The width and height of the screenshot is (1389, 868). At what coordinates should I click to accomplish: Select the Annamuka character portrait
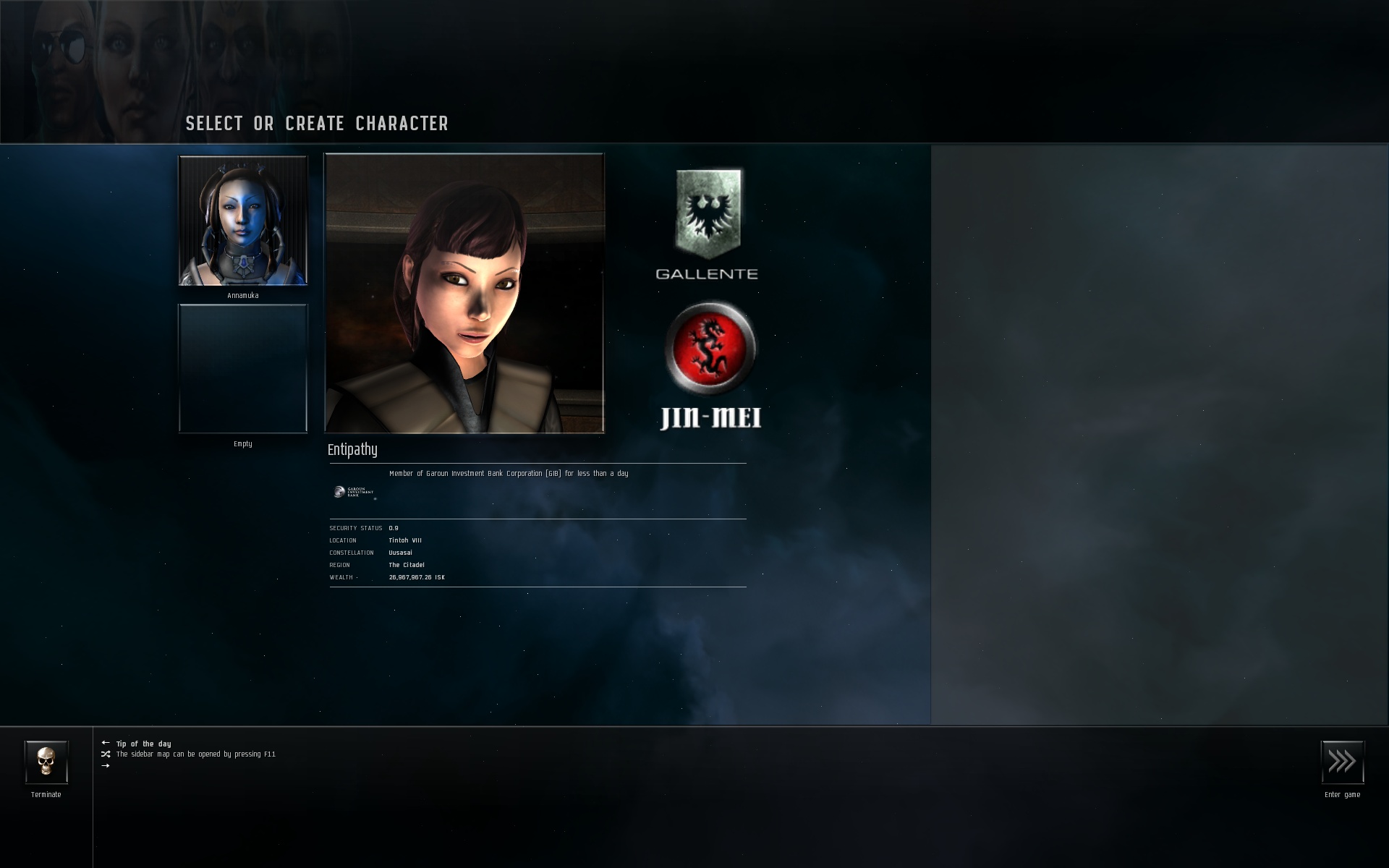(243, 221)
